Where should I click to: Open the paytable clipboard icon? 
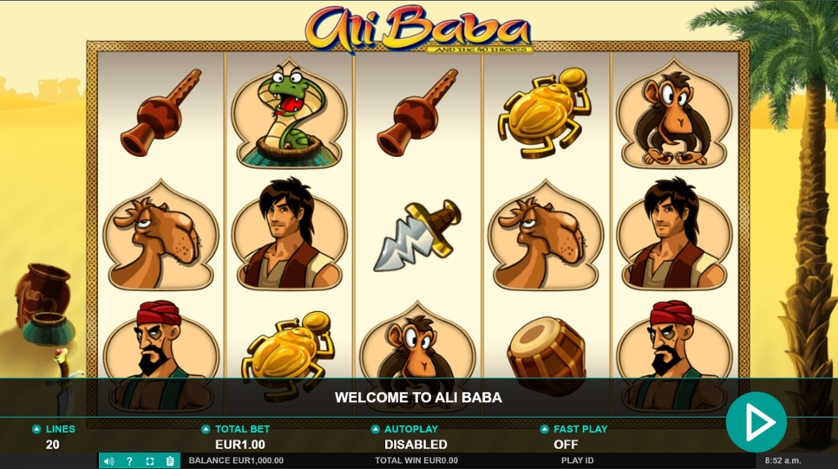coord(170,461)
